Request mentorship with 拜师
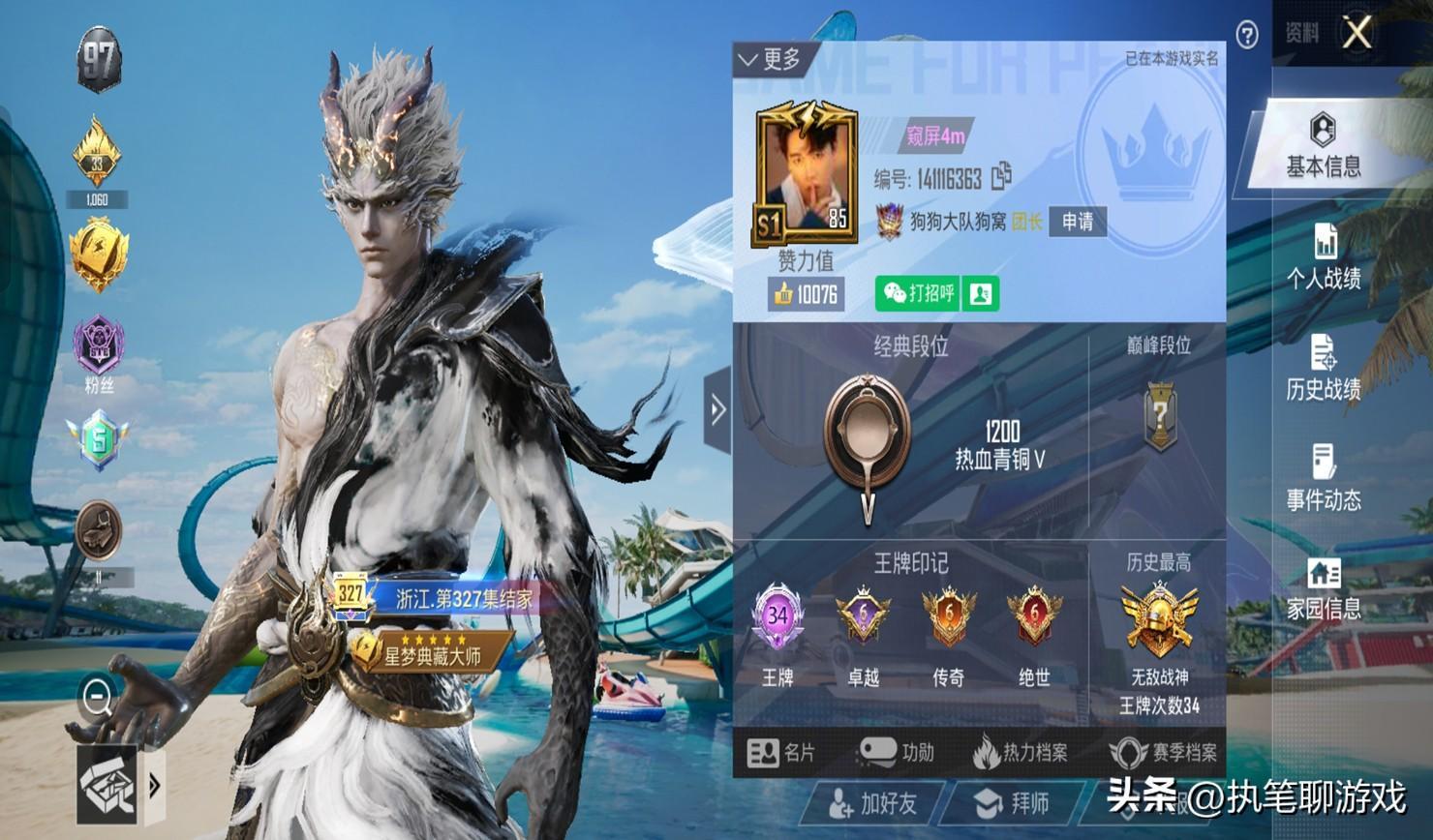 (x=1012, y=803)
